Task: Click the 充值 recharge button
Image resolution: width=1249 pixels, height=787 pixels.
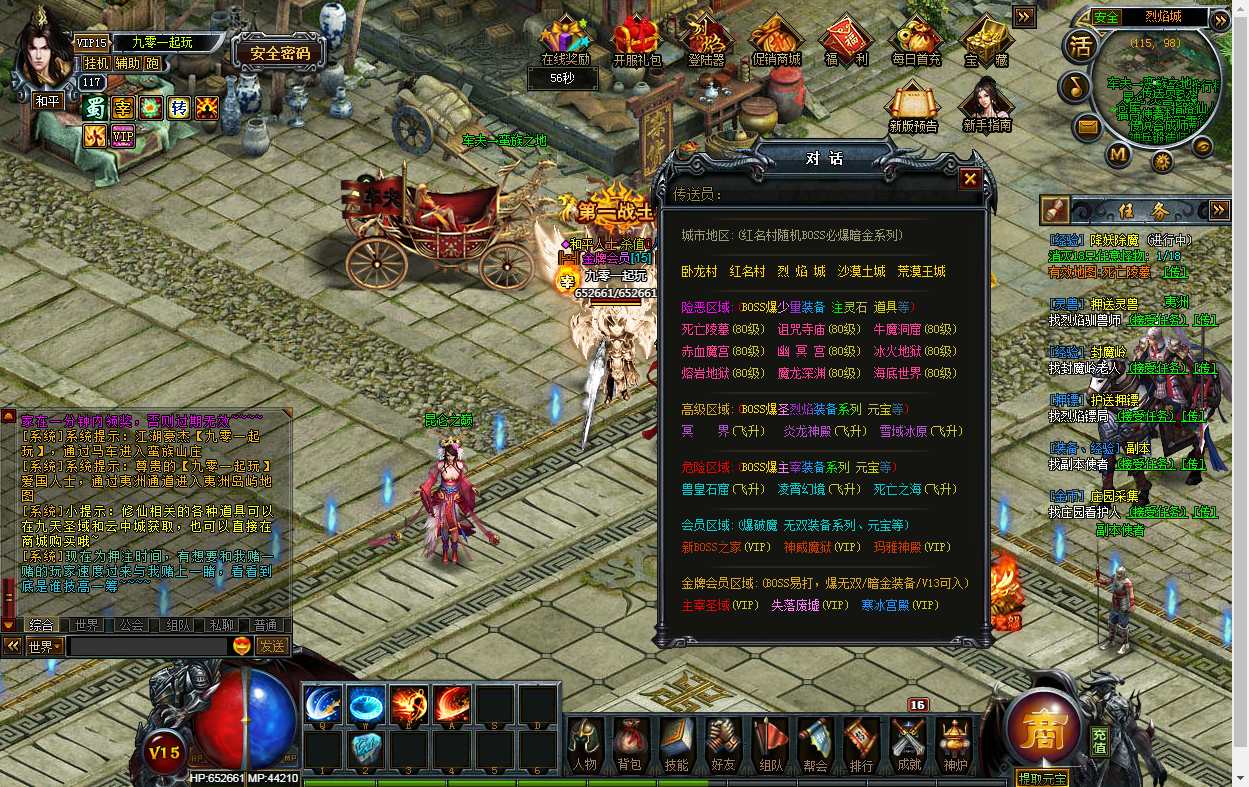Action: pos(1099,741)
